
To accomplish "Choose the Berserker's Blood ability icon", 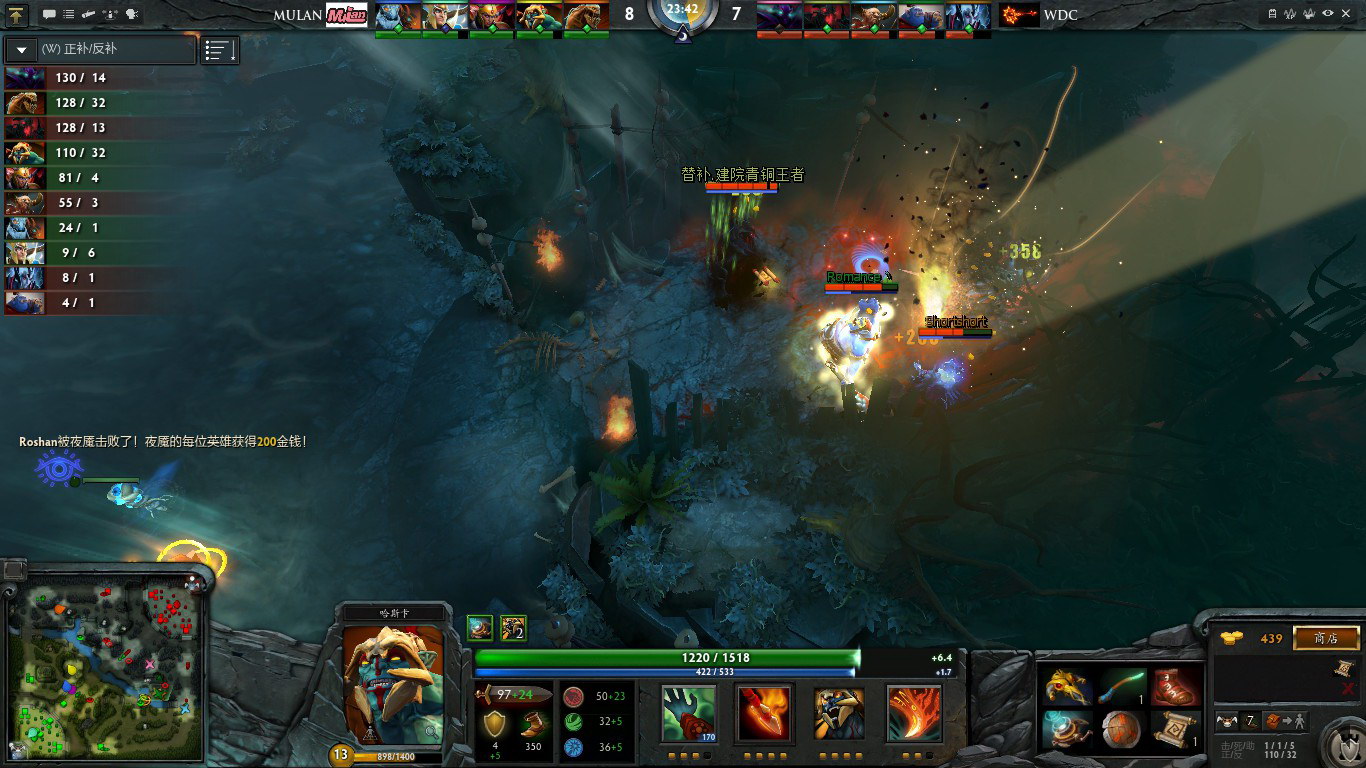I will click(x=839, y=713).
